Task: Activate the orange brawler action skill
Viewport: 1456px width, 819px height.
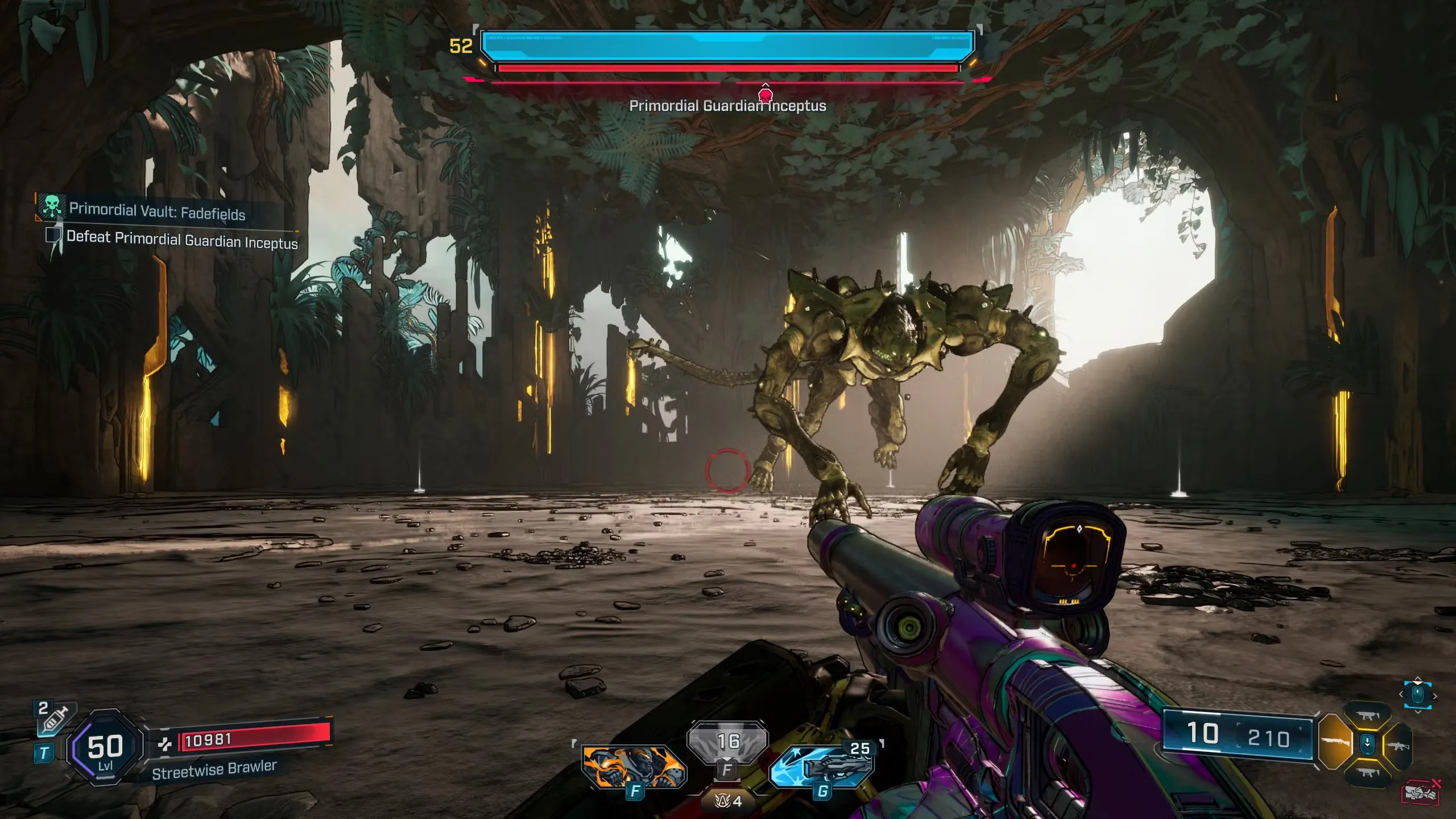Action: 634,766
